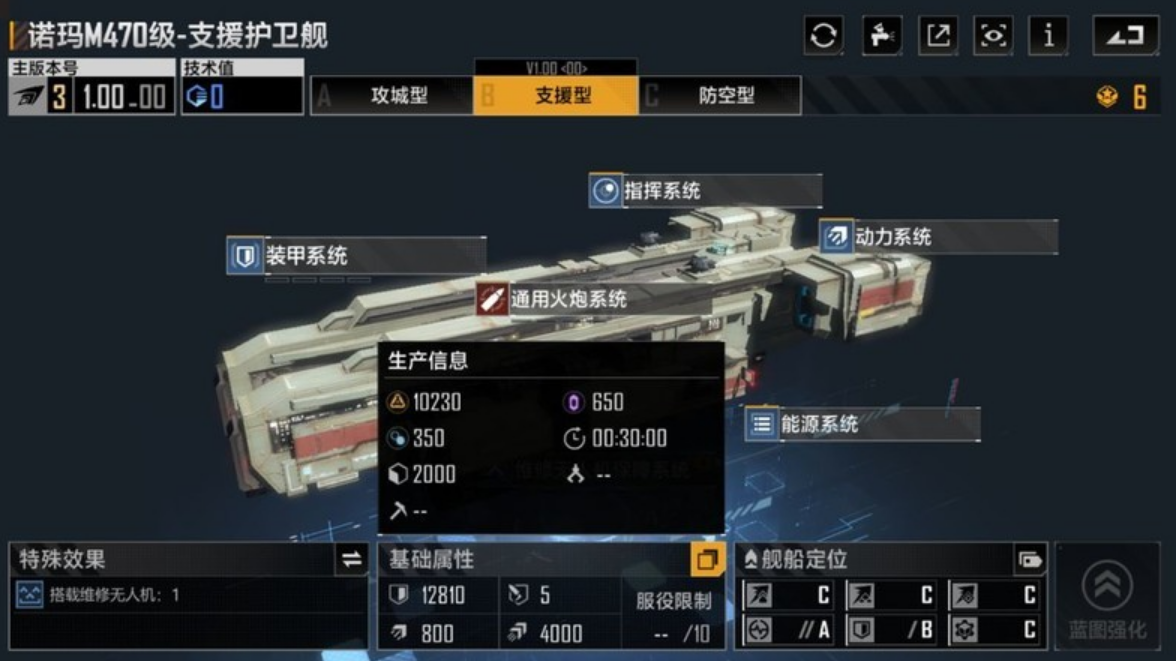Screen dimensions: 1176x661
Task: Click the circular refresh arrows icon
Action: coord(823,36)
